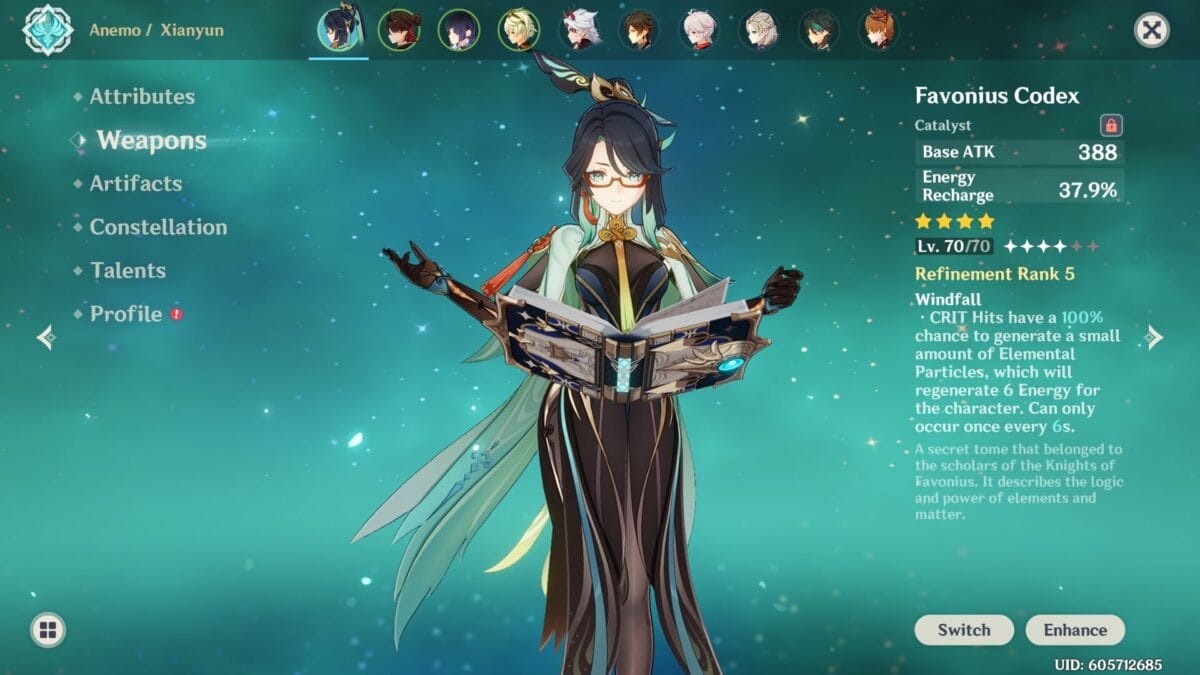The height and width of the screenshot is (675, 1200).
Task: Open the Constellation page
Action: (x=158, y=227)
